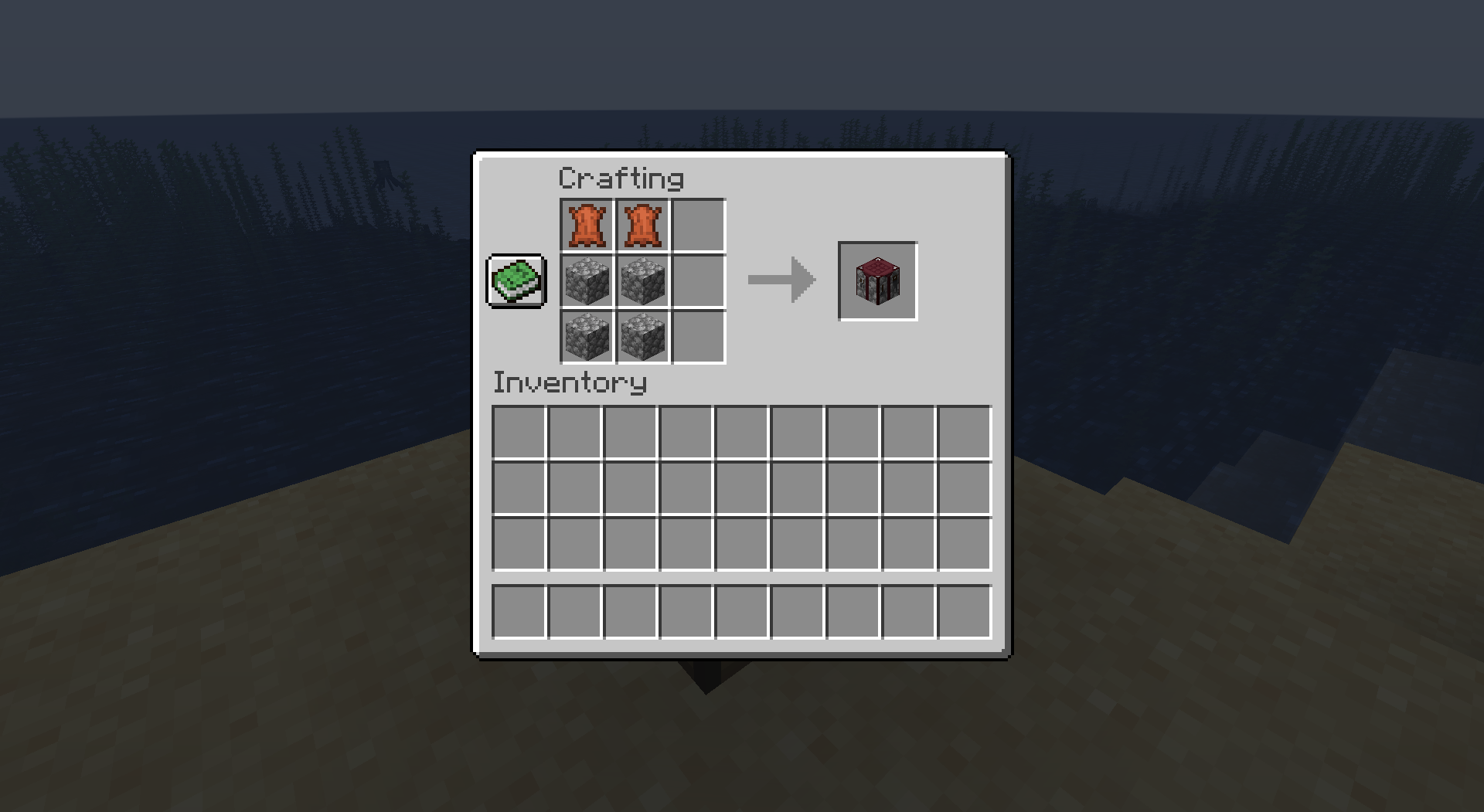This screenshot has width=1484, height=812.
Task: Click the Inventory label
Action: (570, 382)
